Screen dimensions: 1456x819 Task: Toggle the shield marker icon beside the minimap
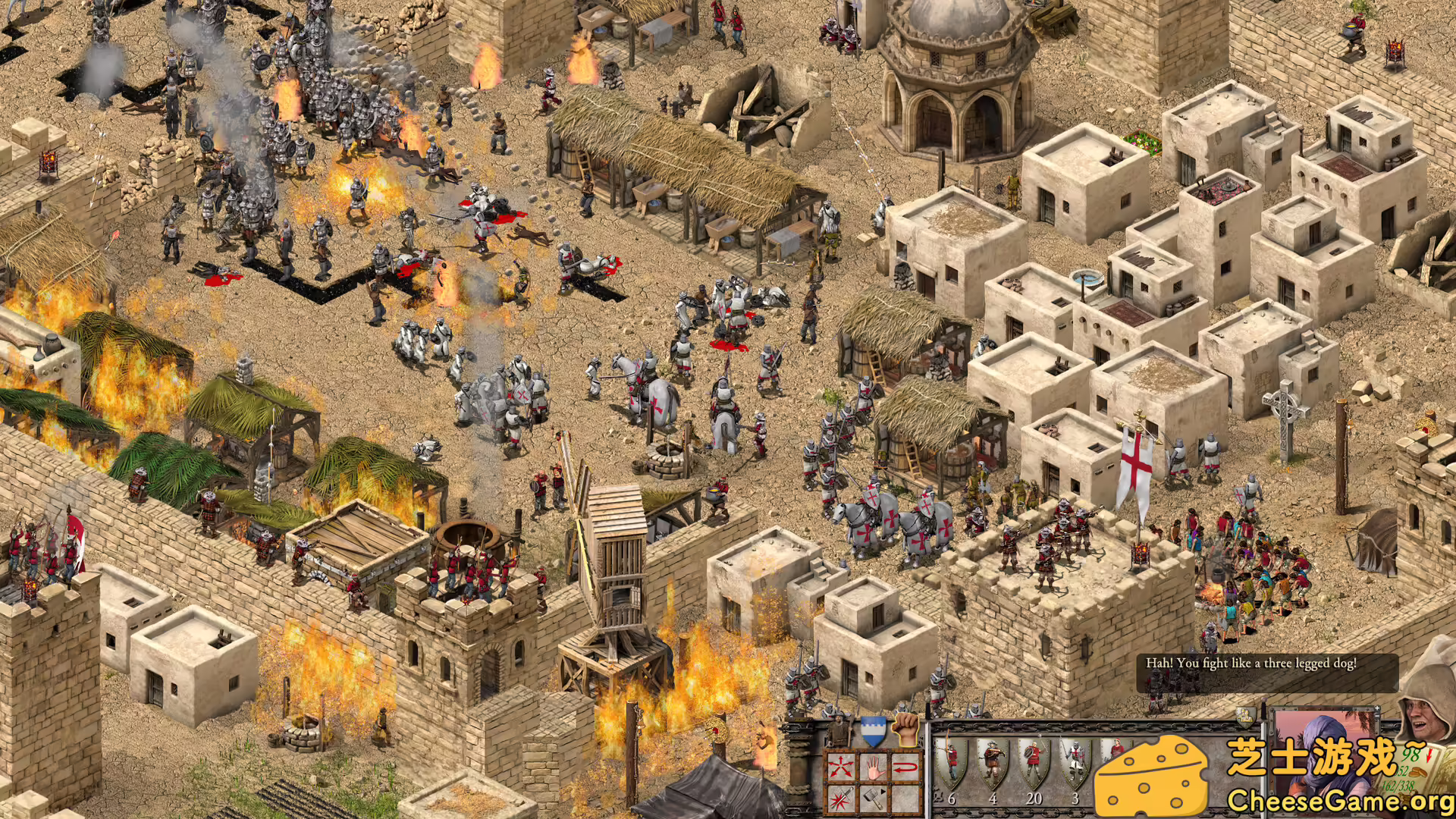(1244, 717)
